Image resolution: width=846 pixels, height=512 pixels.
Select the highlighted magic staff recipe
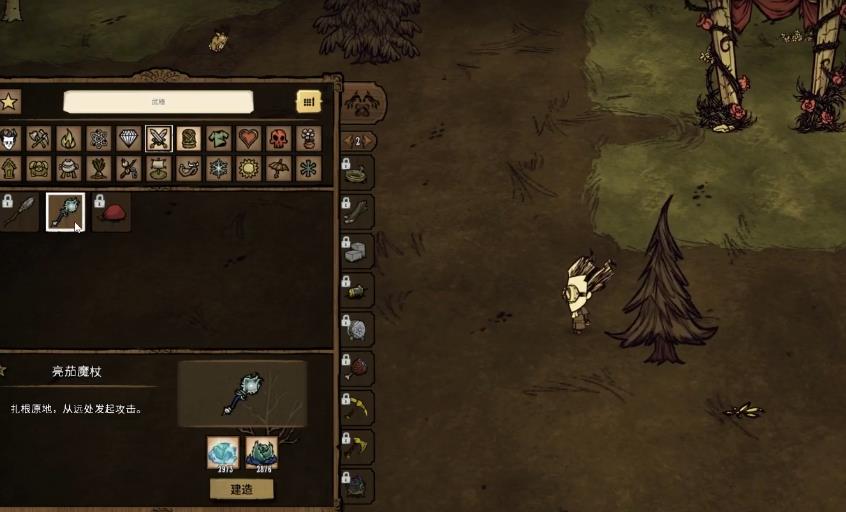point(65,212)
